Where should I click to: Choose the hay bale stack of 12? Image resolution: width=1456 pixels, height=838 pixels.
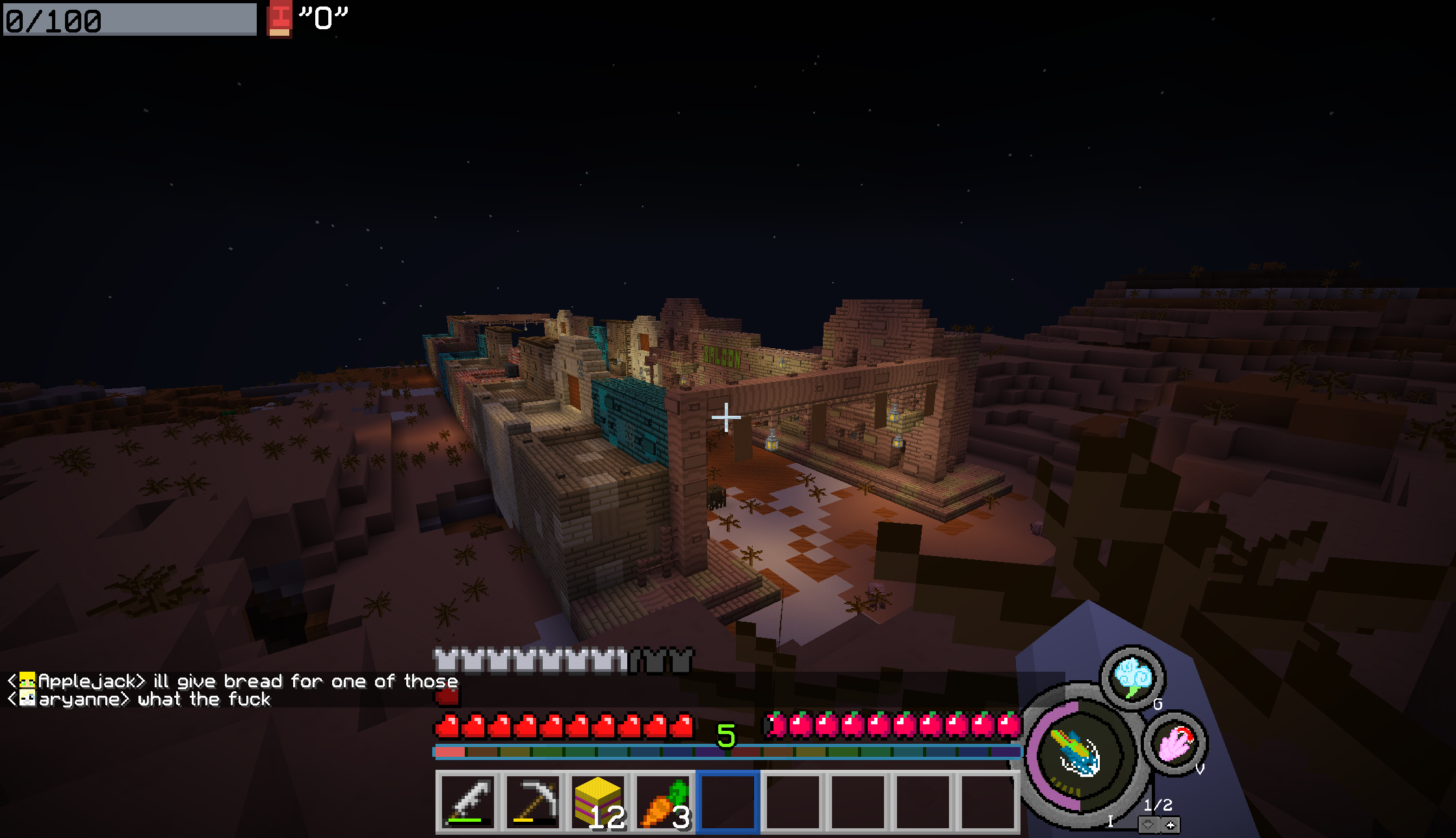[x=598, y=802]
